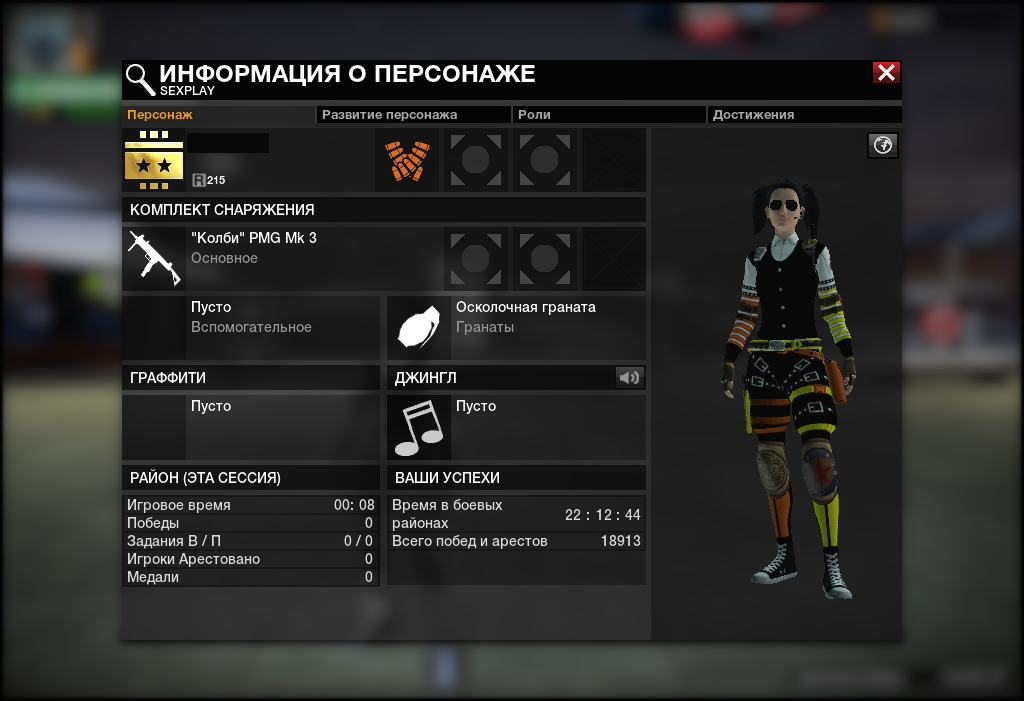
Task: Close the character information window
Action: 886,72
